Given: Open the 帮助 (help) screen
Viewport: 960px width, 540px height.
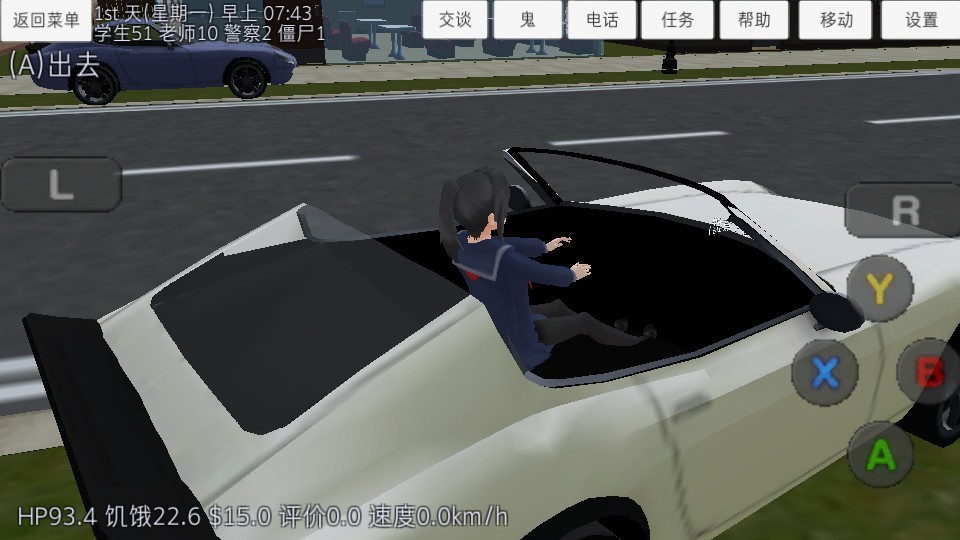Looking at the screenshot, I should click(754, 20).
